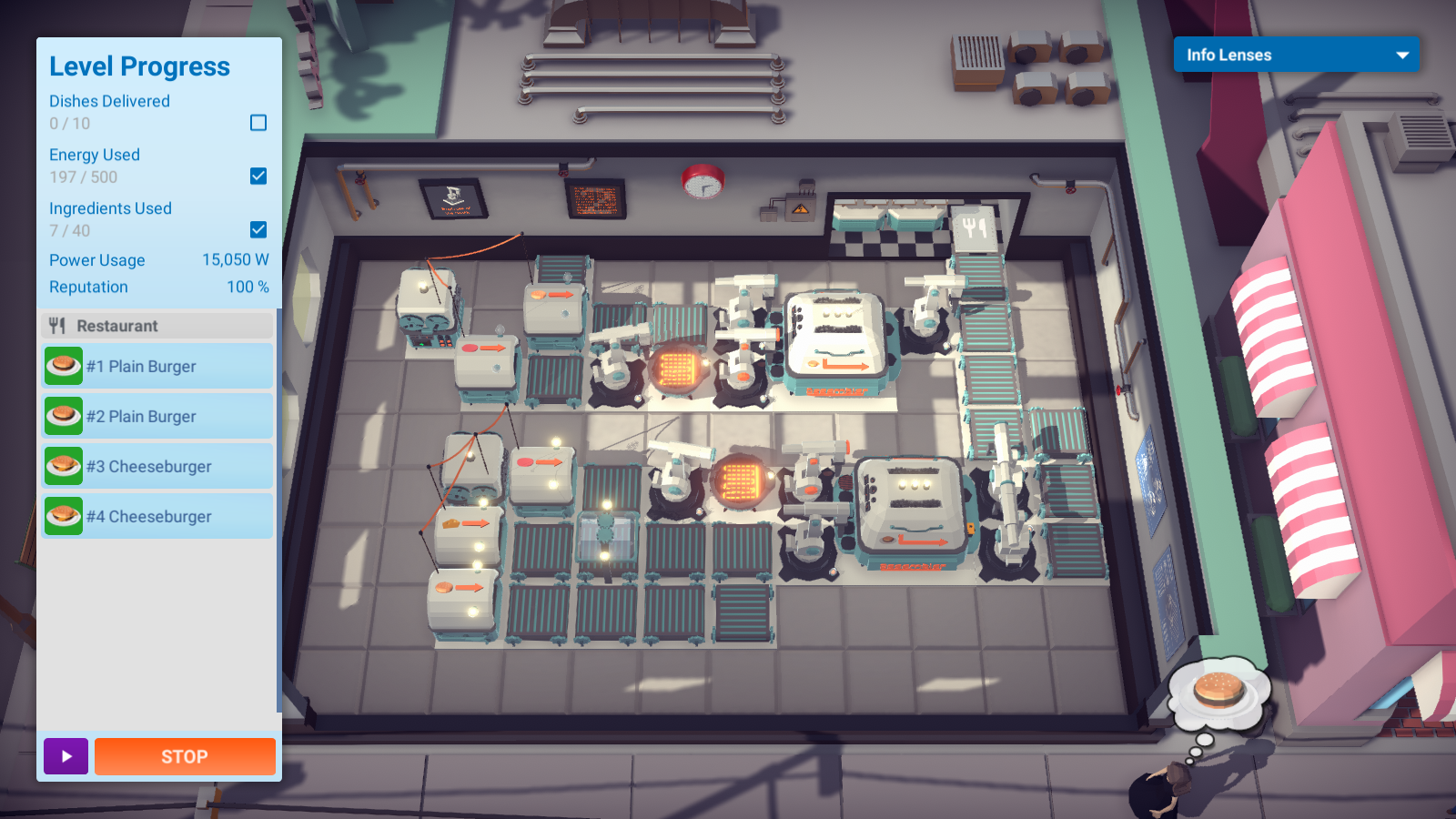Disable the Ingredients Used checkbox
Screen dimensions: 1456x819
[x=260, y=229]
